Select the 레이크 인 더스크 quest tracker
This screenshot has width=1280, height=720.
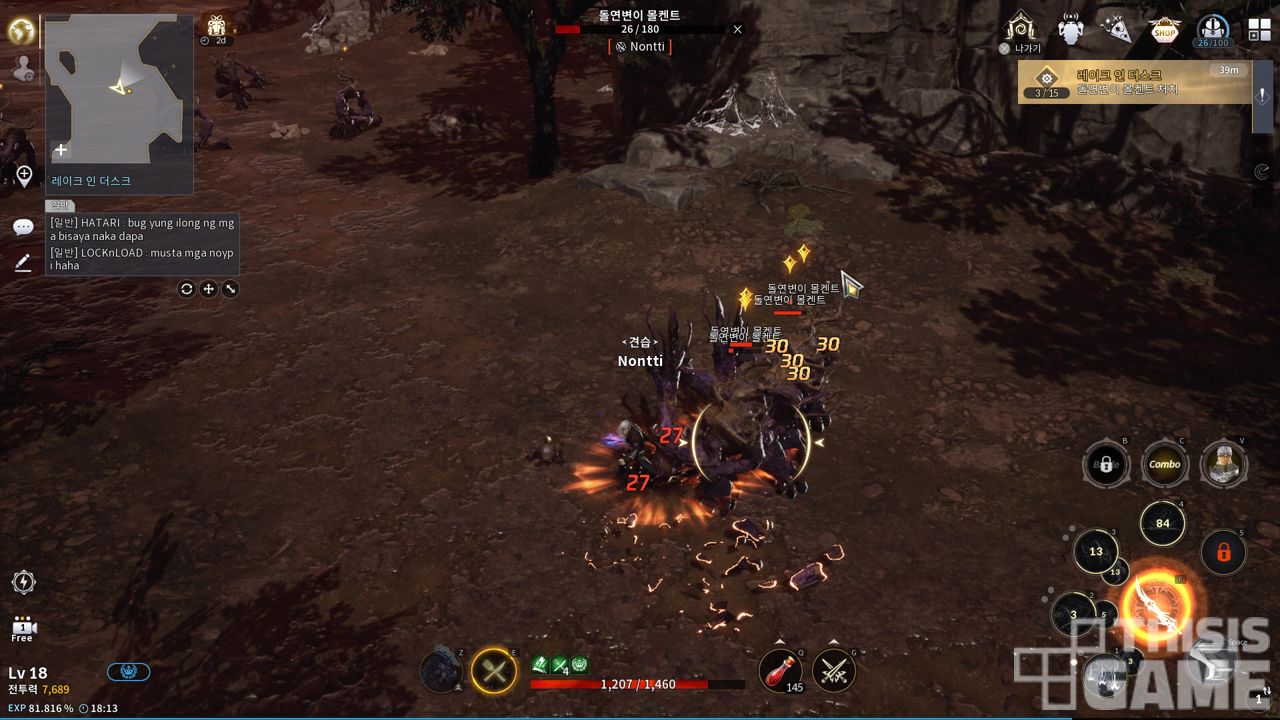click(1134, 82)
